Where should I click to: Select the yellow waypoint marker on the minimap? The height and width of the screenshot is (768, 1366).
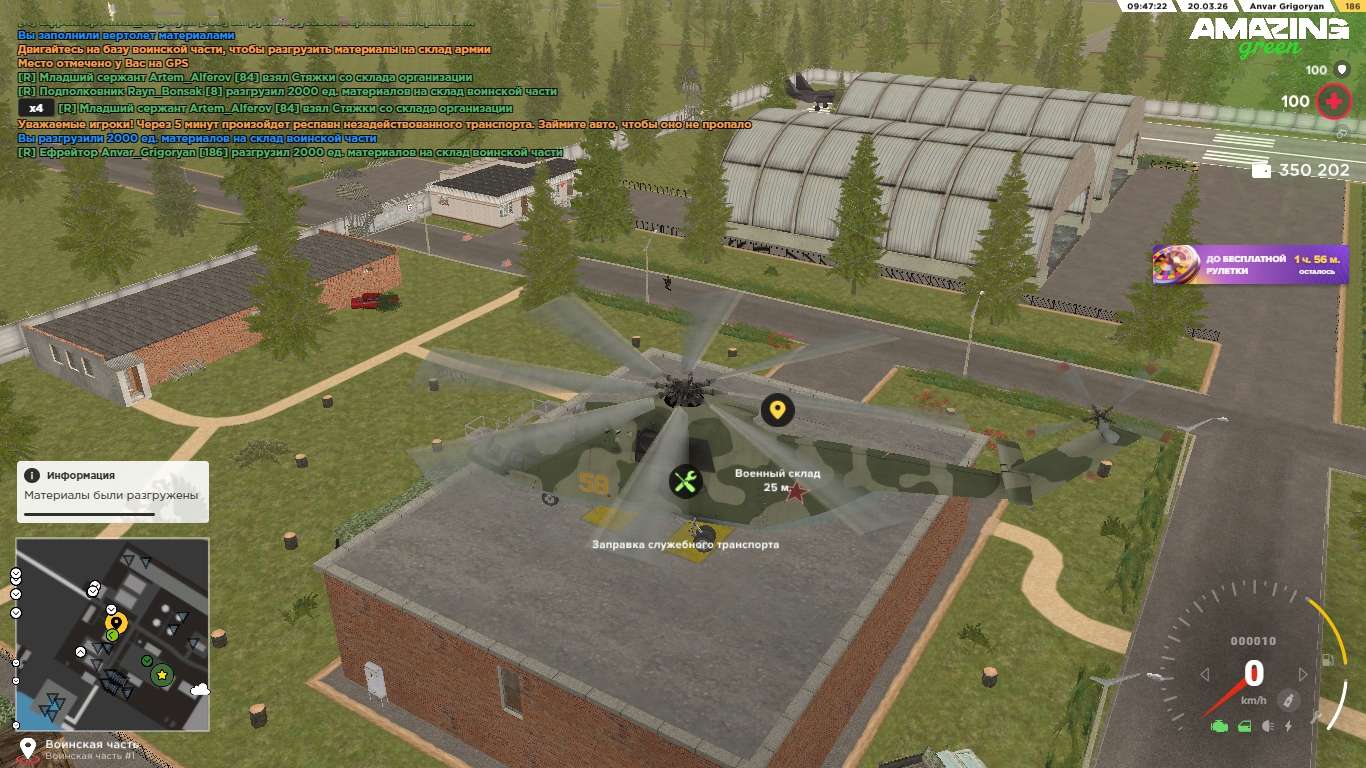(x=115, y=623)
